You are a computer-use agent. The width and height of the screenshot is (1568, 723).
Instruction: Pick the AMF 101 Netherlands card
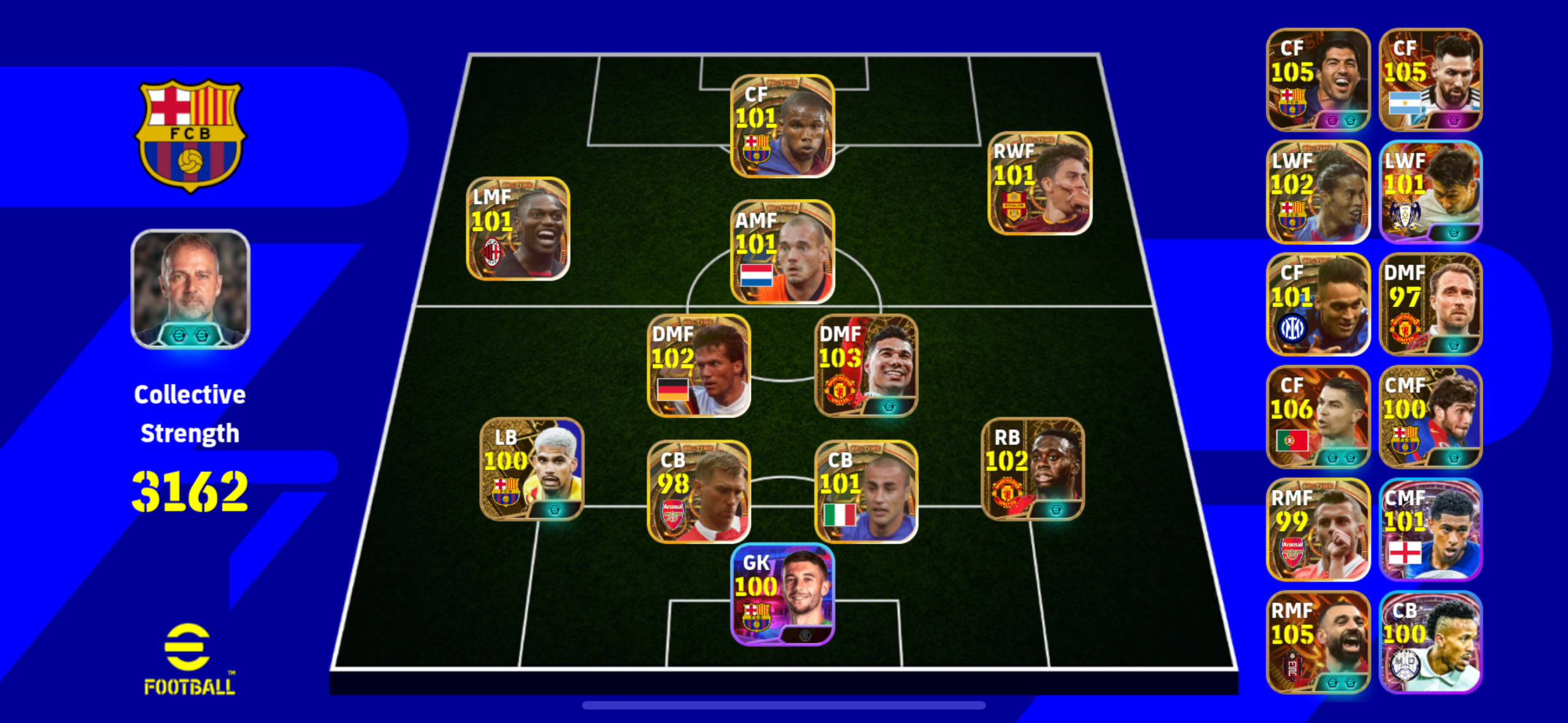click(x=782, y=252)
